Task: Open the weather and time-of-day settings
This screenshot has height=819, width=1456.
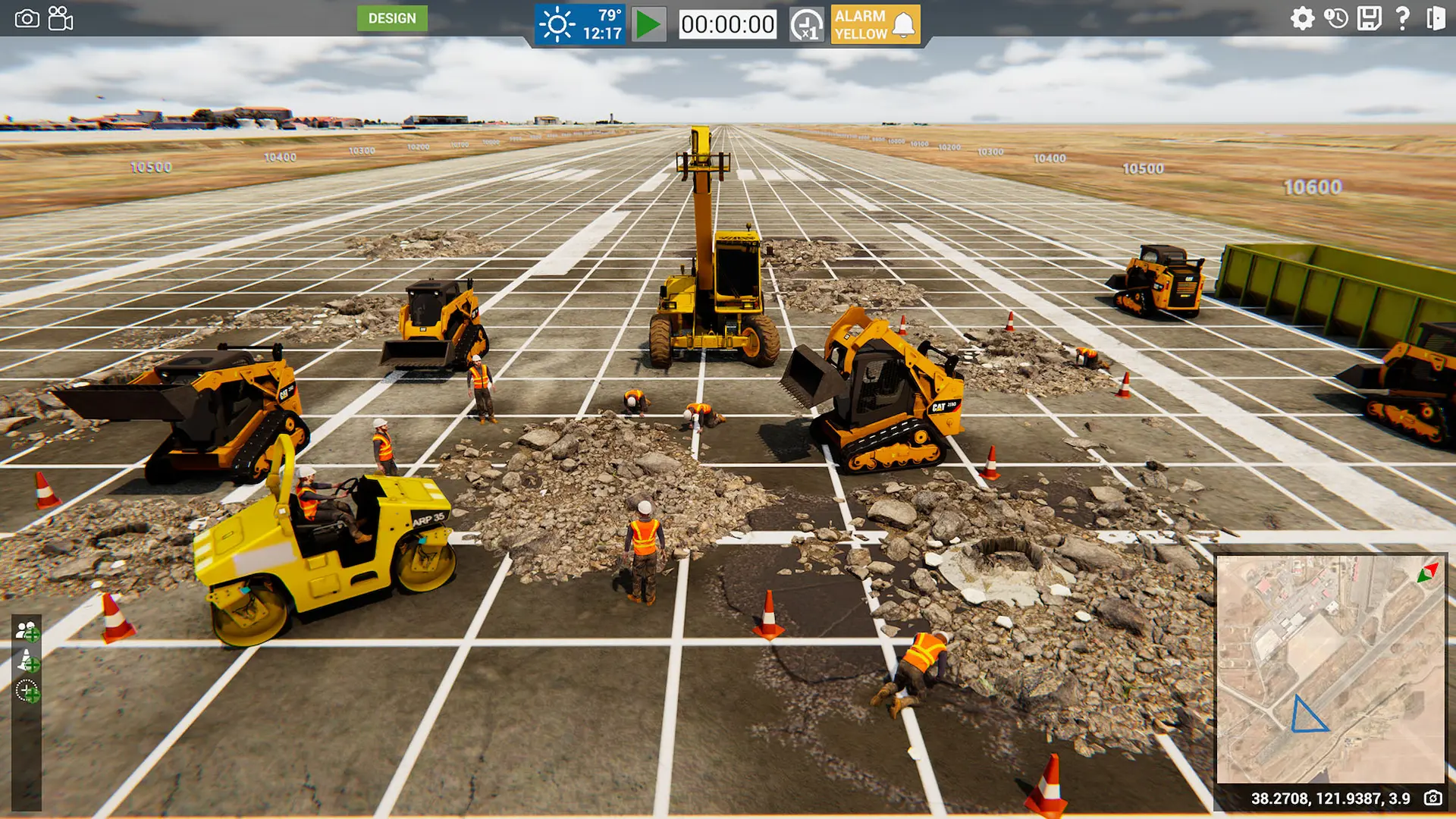Action: (x=580, y=24)
